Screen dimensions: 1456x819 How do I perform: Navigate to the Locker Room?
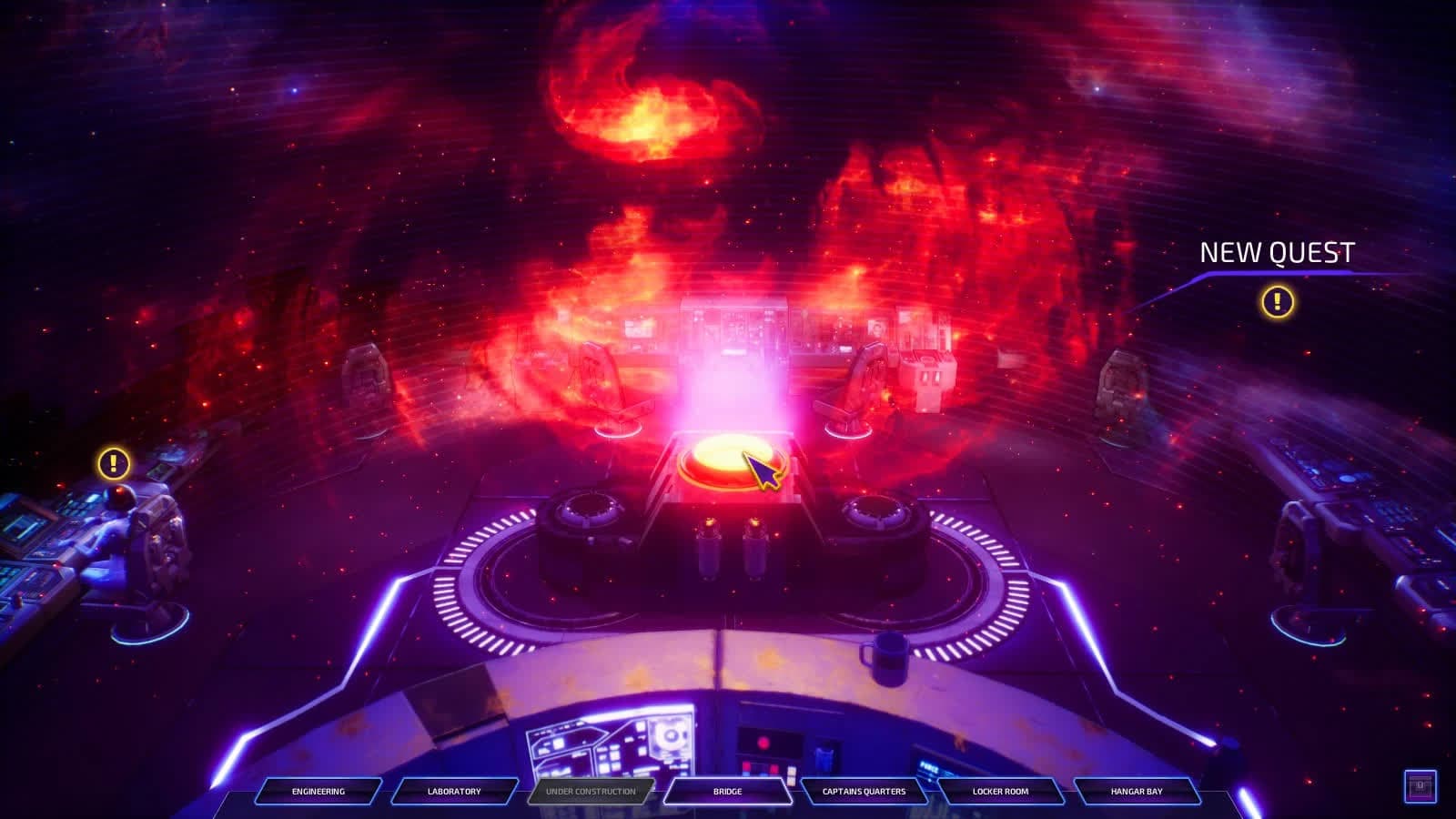[1000, 791]
